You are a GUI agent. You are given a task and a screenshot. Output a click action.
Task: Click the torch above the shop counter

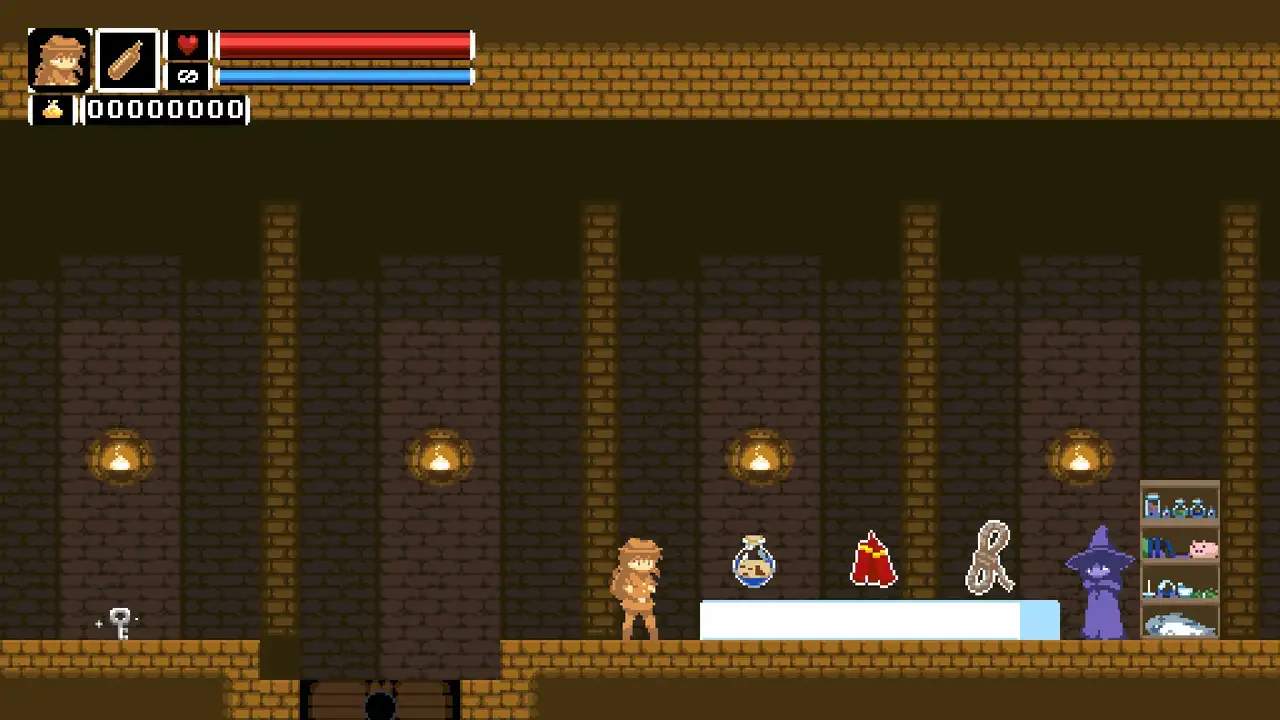coord(758,456)
